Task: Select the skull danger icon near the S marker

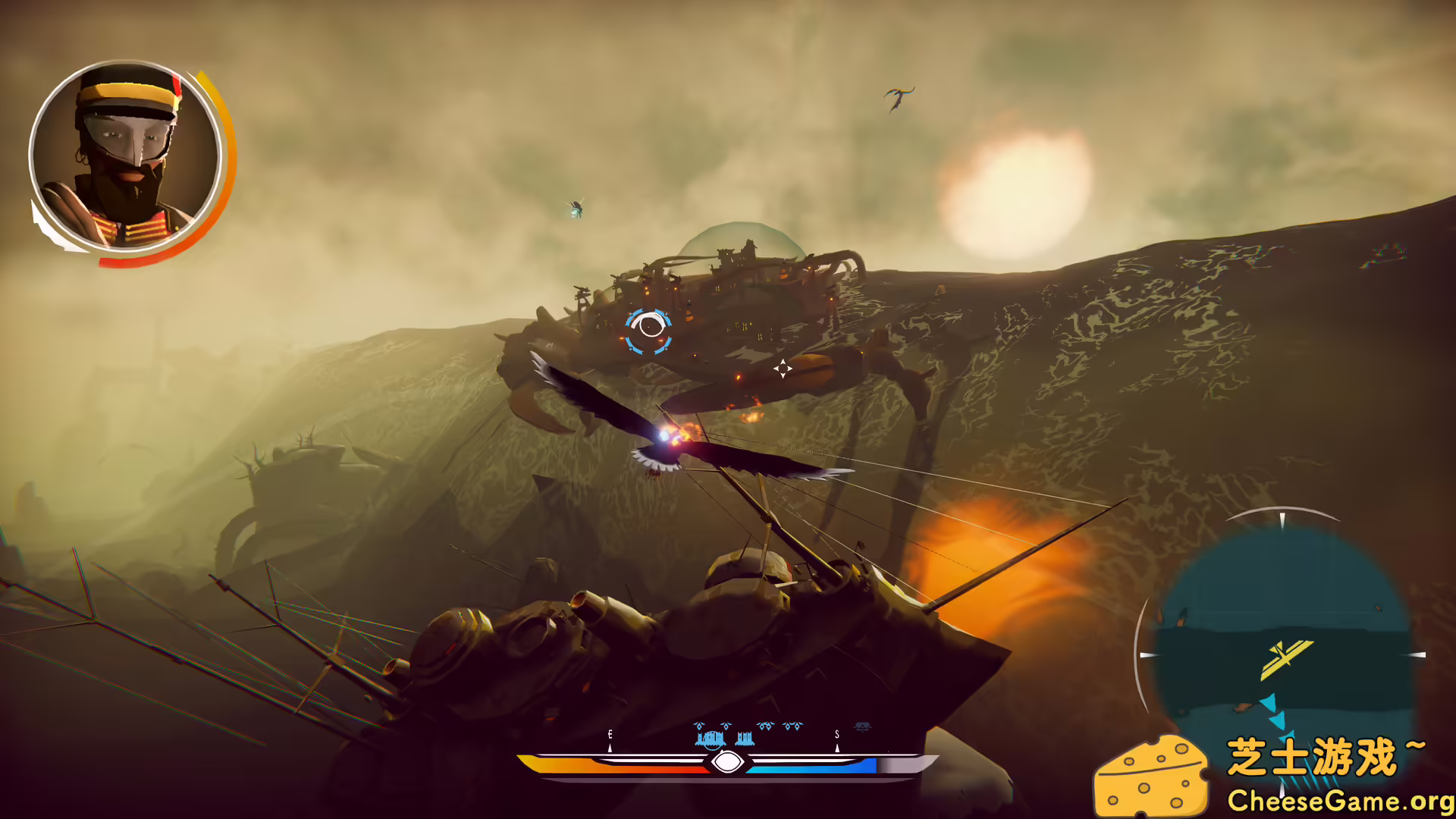Action: [861, 726]
